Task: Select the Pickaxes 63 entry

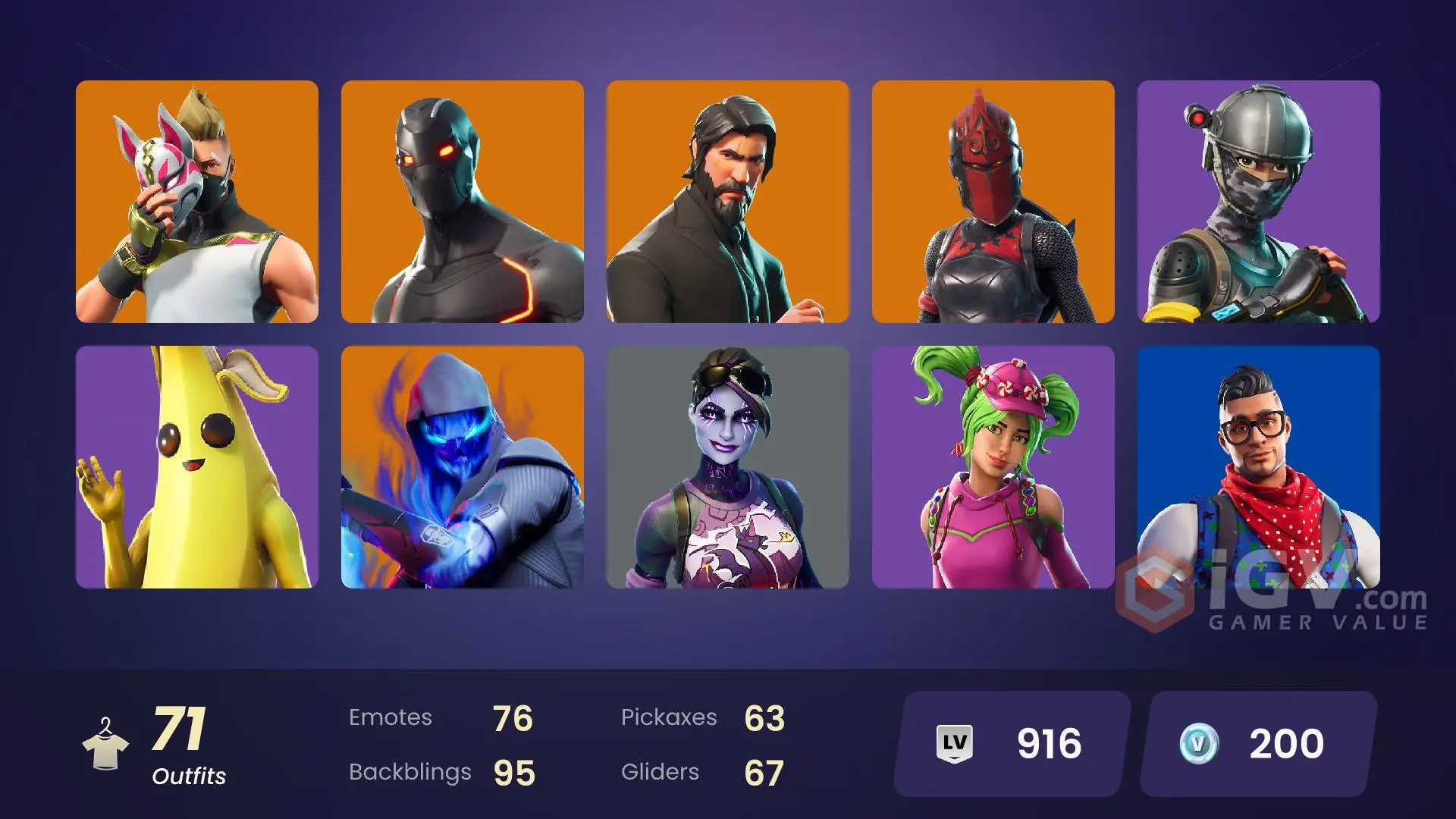Action: point(705,717)
